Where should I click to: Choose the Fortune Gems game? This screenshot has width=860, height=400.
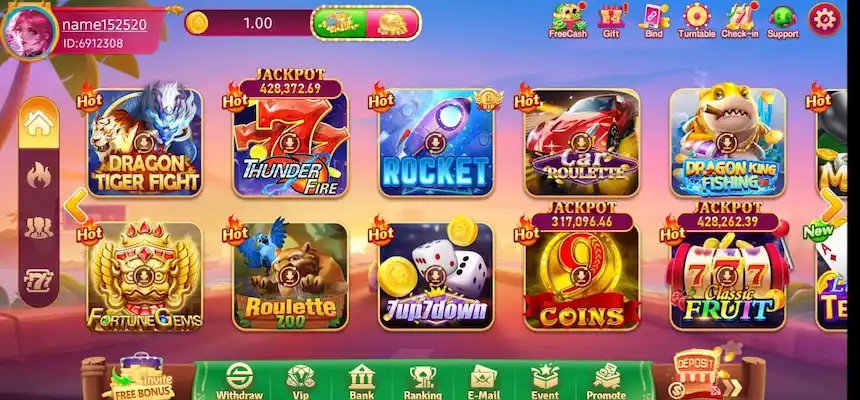click(x=144, y=276)
